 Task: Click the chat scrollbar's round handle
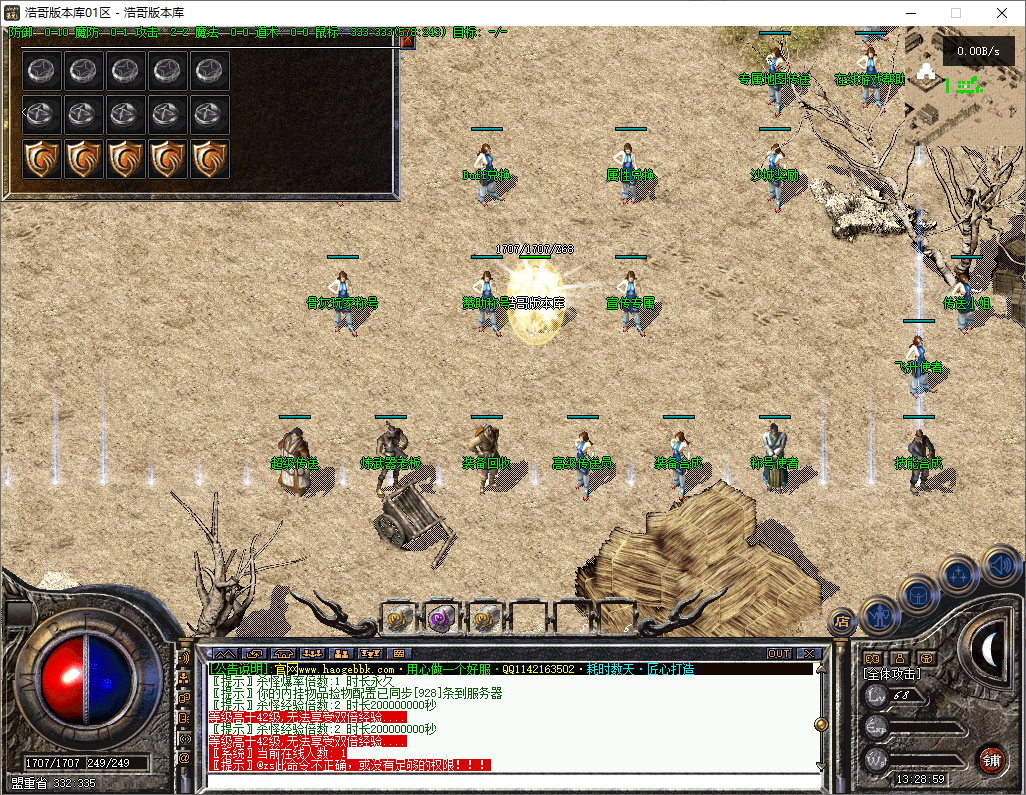[821, 723]
